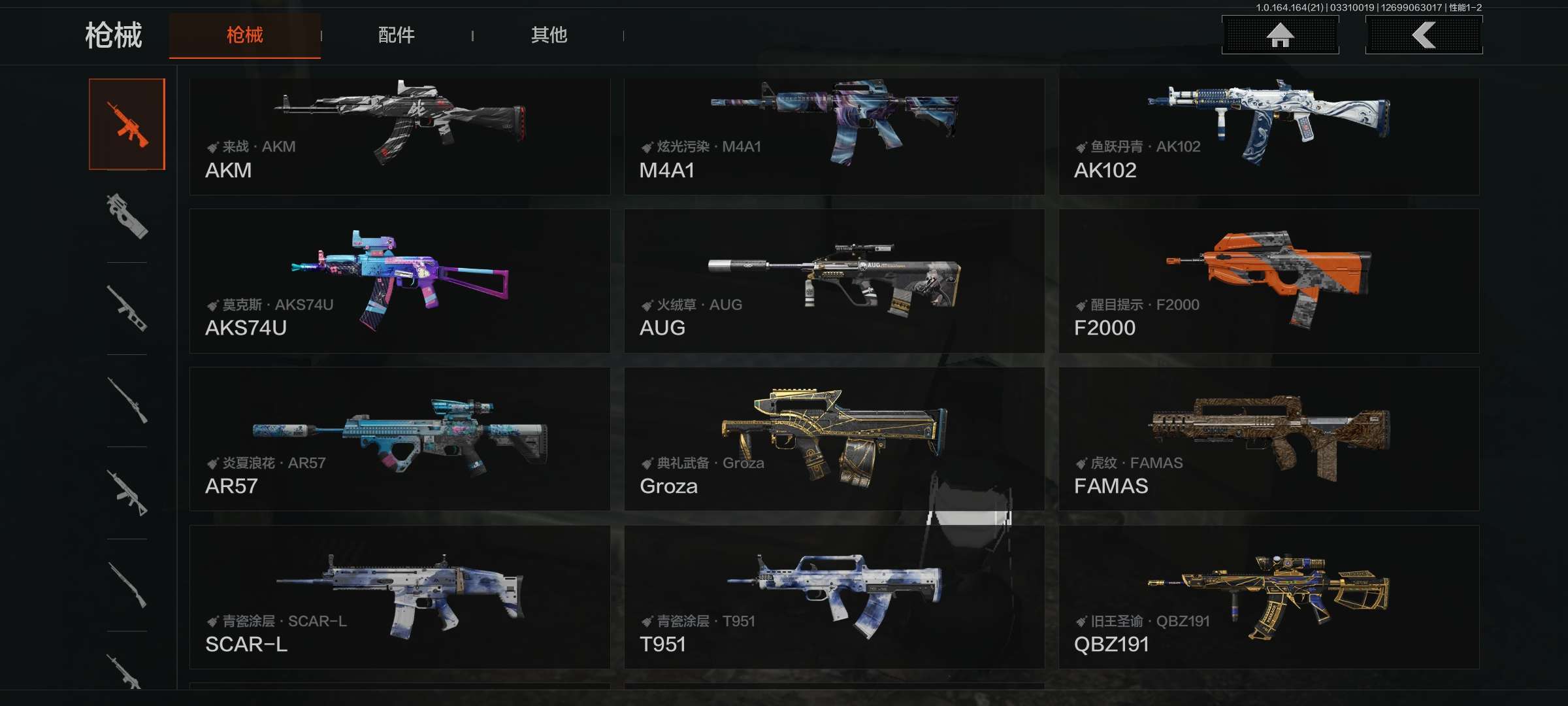
Task: Open the AK102 weapon tile
Action: (x=1269, y=136)
